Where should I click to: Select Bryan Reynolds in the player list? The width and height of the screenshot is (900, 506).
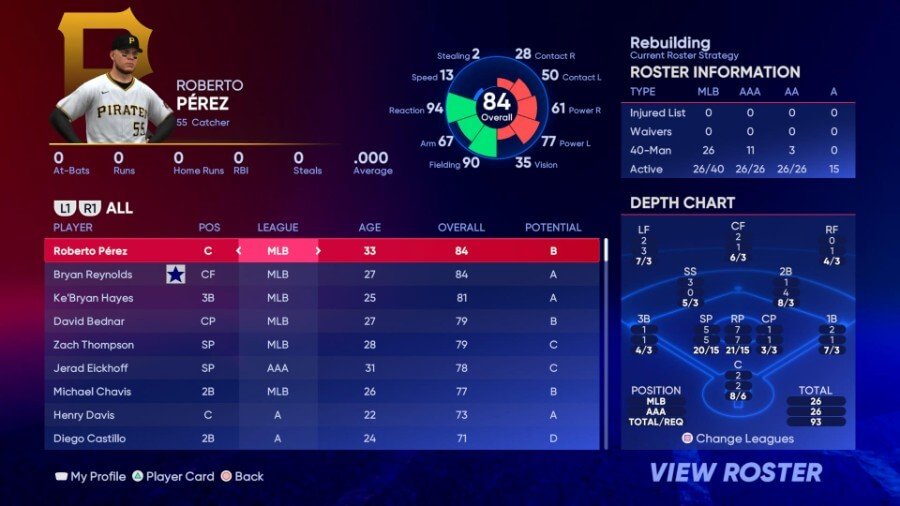tap(320, 274)
